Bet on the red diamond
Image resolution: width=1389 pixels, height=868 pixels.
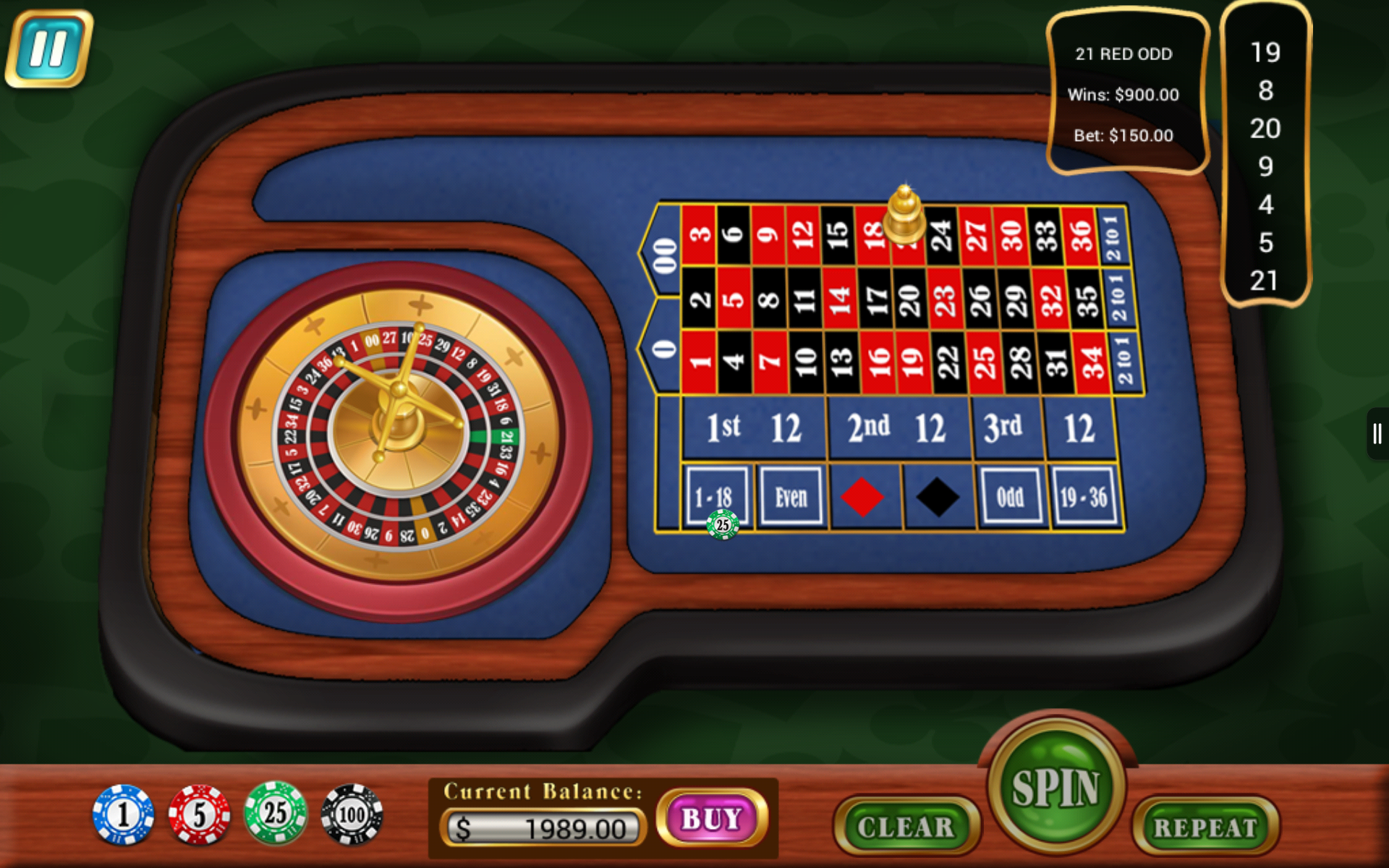pos(864,496)
